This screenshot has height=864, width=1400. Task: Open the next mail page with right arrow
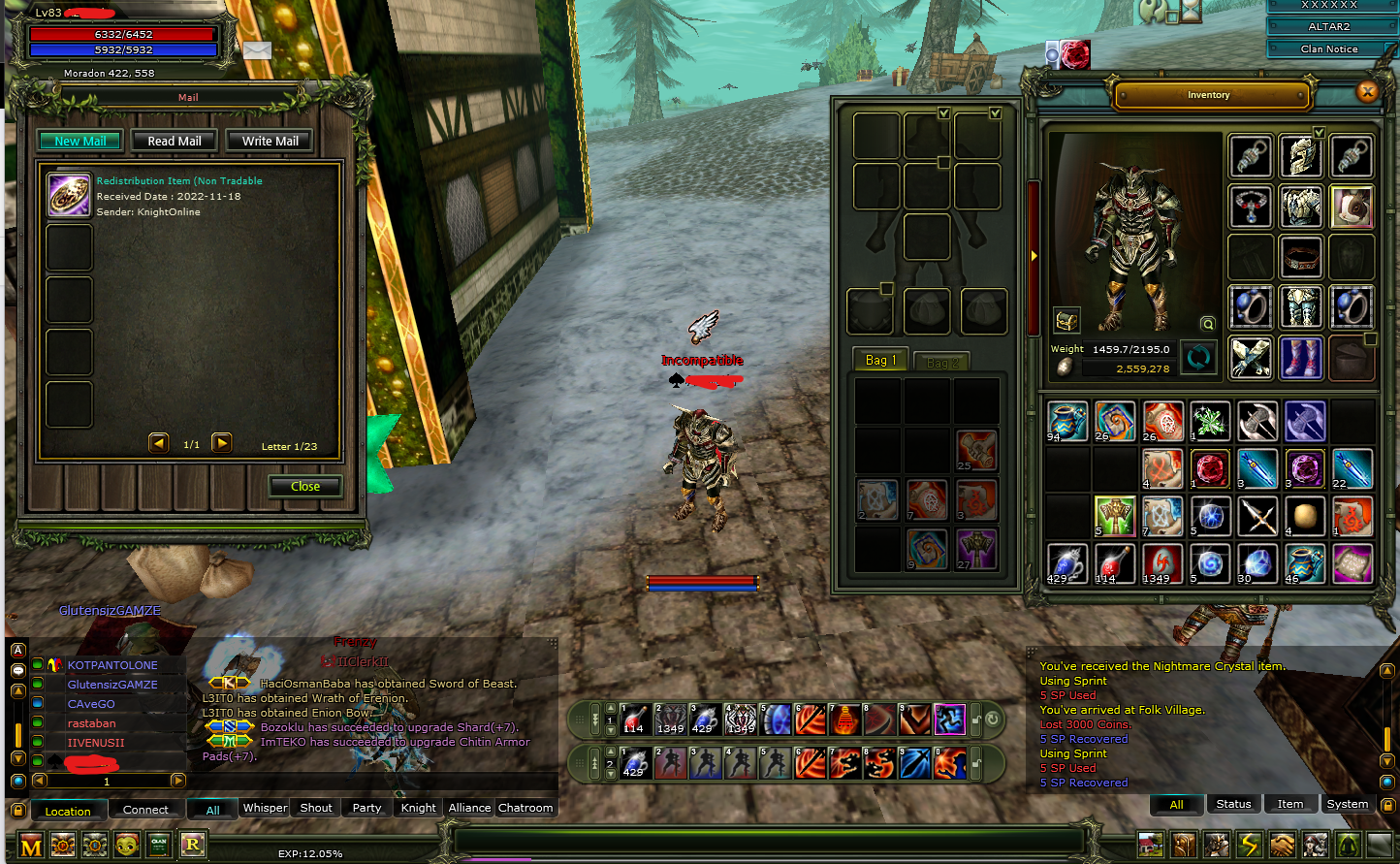click(x=221, y=442)
